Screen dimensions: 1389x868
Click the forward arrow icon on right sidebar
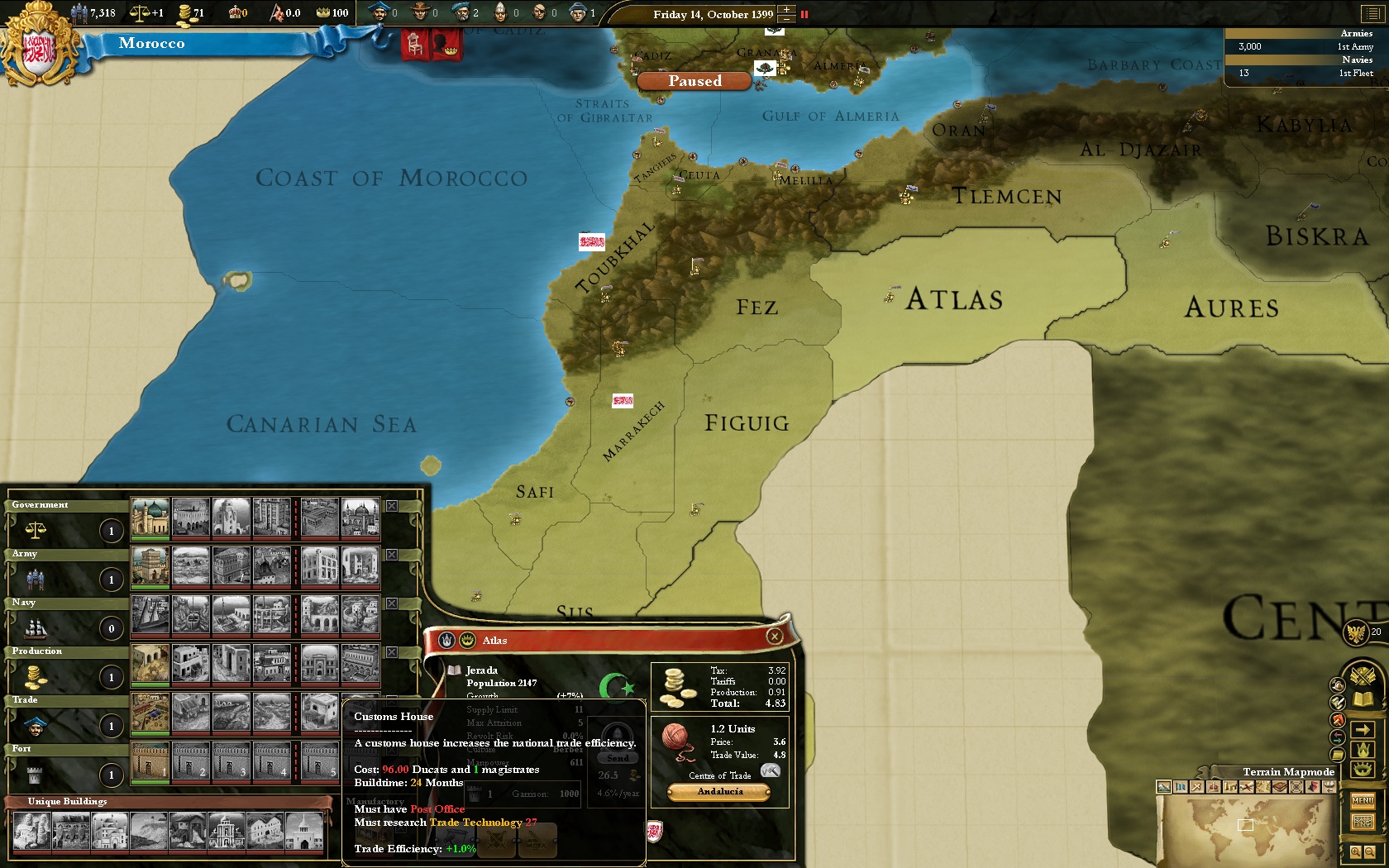(x=1363, y=729)
